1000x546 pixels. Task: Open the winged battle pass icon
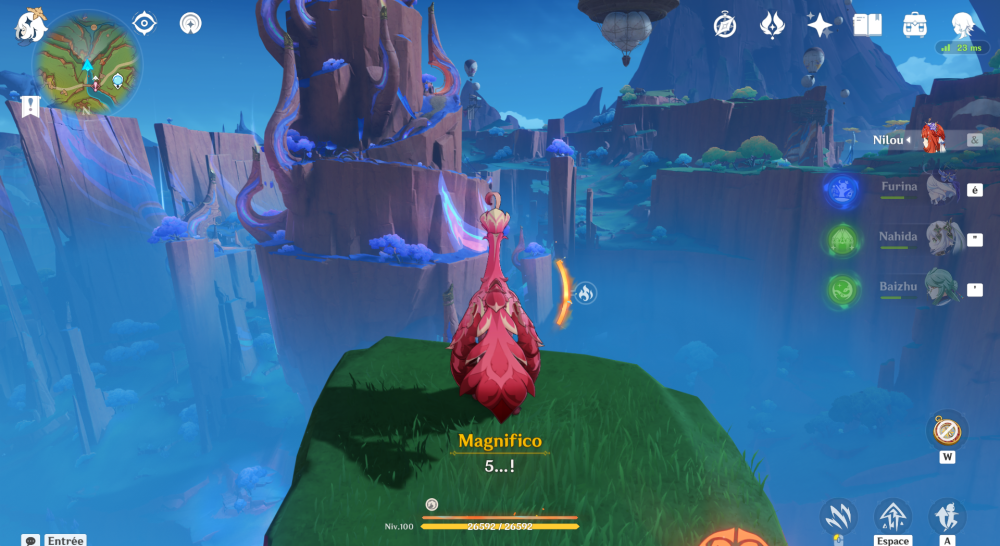[772, 25]
